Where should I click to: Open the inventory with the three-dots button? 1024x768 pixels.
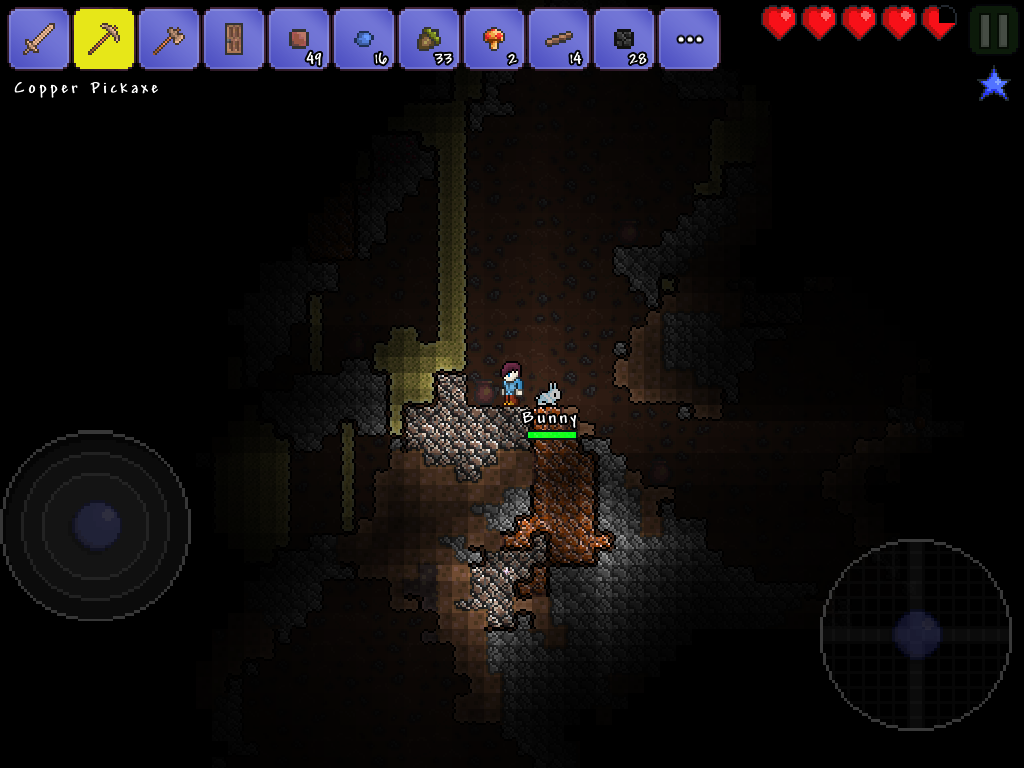(x=689, y=39)
